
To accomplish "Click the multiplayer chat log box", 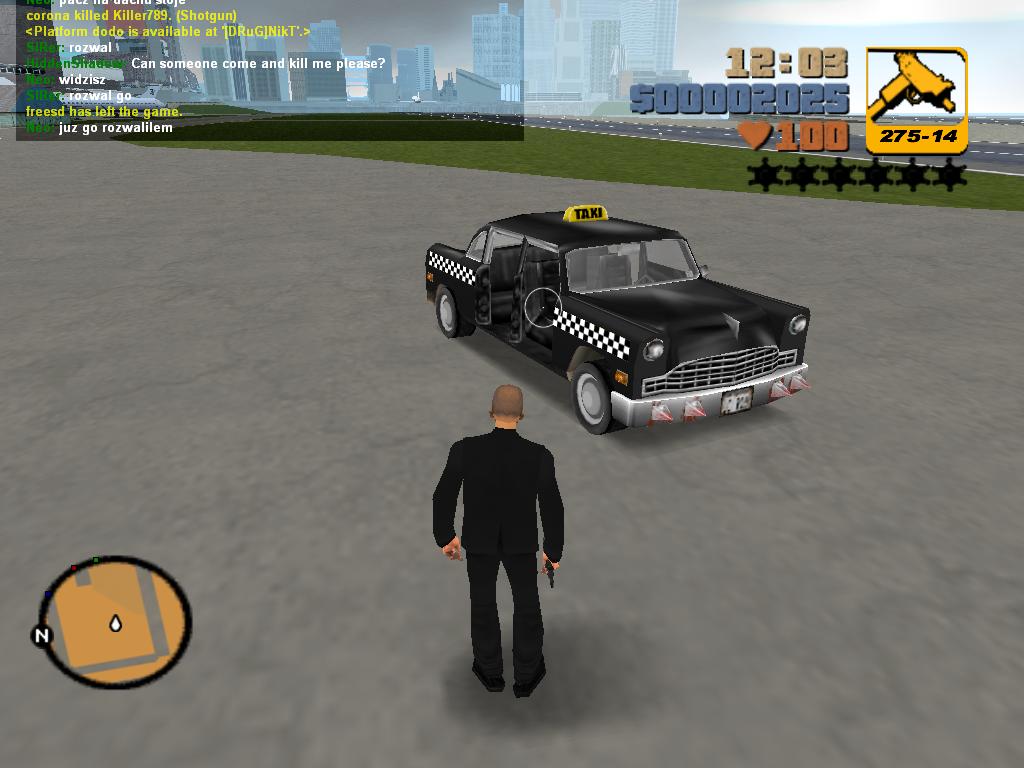I will (x=270, y=70).
